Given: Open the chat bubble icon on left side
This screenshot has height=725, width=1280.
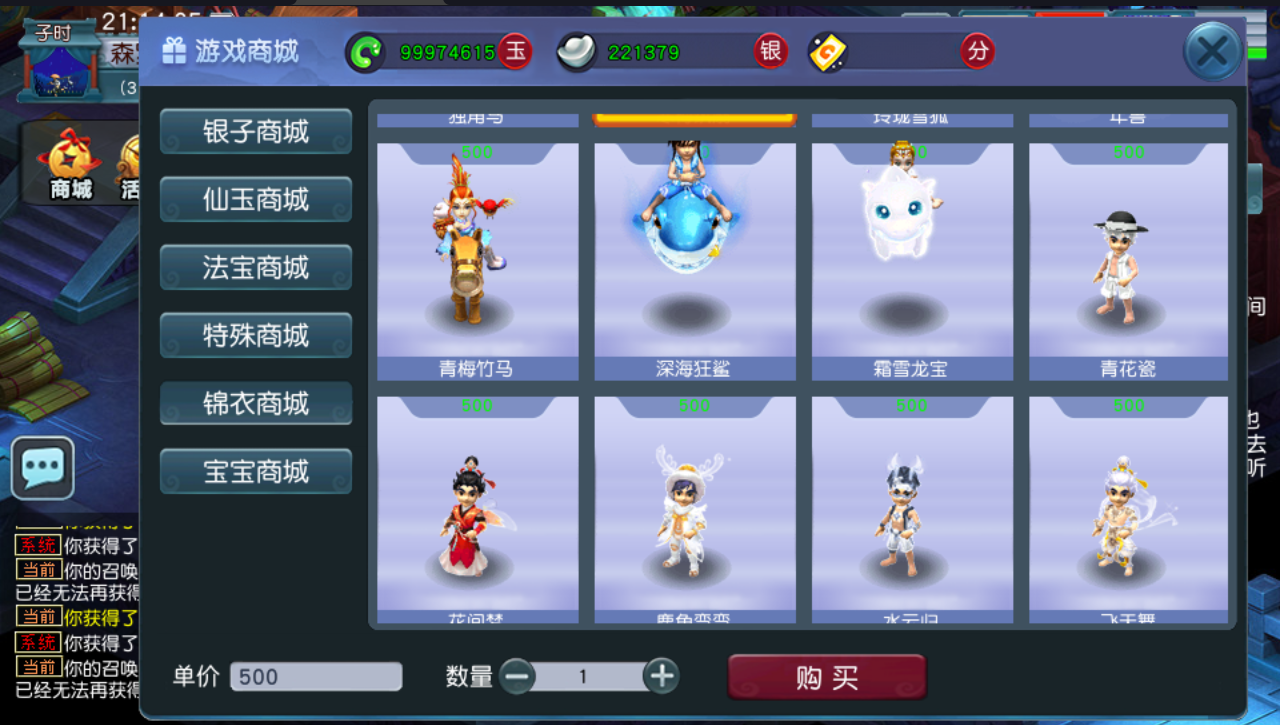Looking at the screenshot, I should [44, 468].
